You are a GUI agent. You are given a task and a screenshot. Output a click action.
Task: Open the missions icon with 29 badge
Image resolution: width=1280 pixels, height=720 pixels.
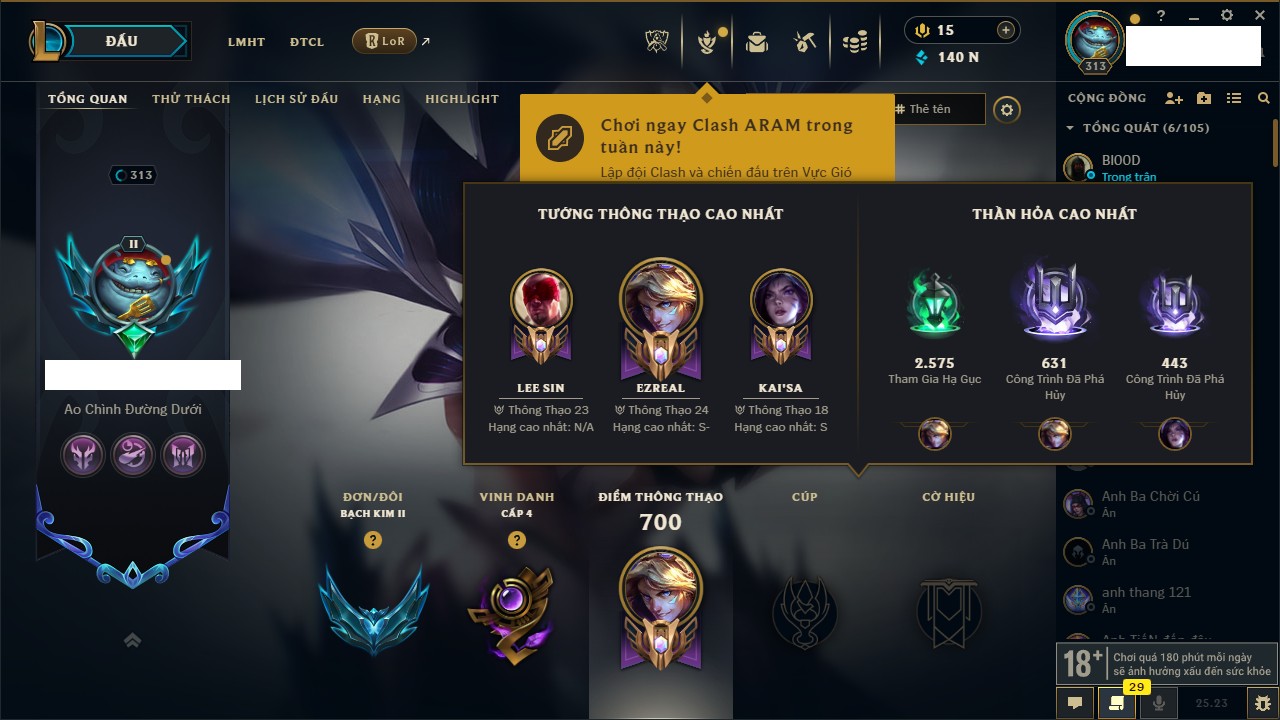(1117, 702)
